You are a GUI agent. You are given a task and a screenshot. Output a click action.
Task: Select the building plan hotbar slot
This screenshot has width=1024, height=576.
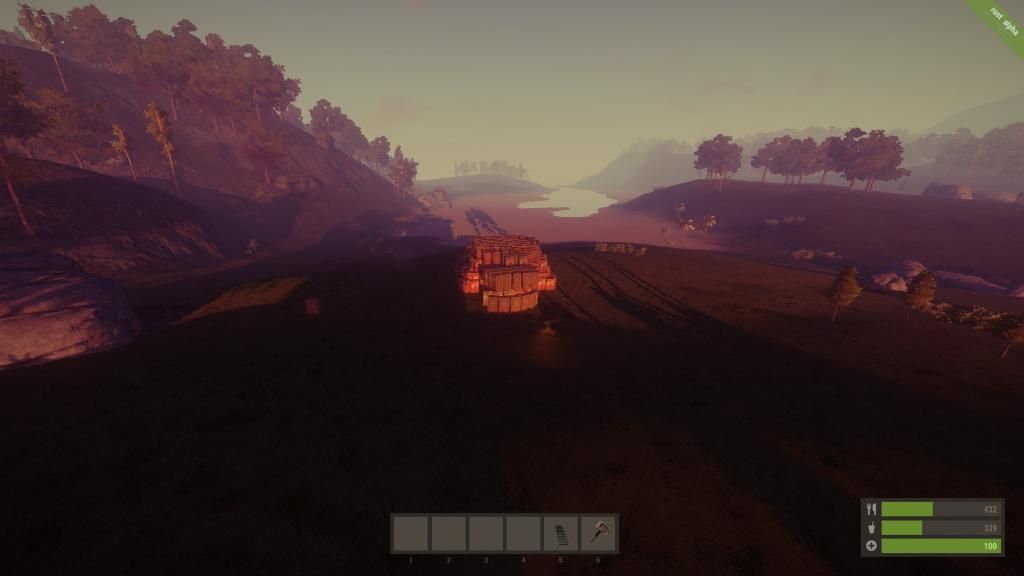tap(561, 534)
